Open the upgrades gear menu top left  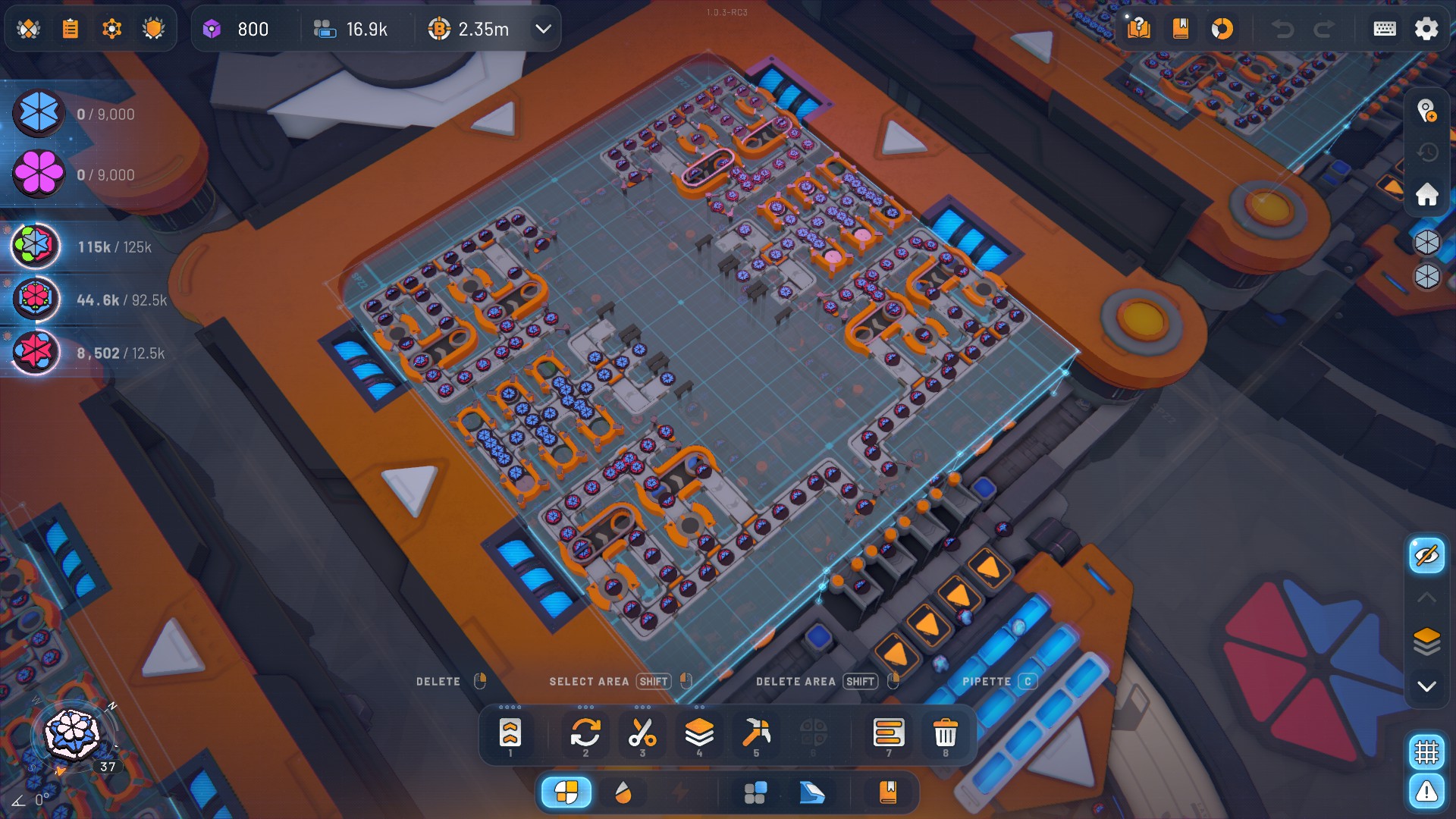pos(112,29)
